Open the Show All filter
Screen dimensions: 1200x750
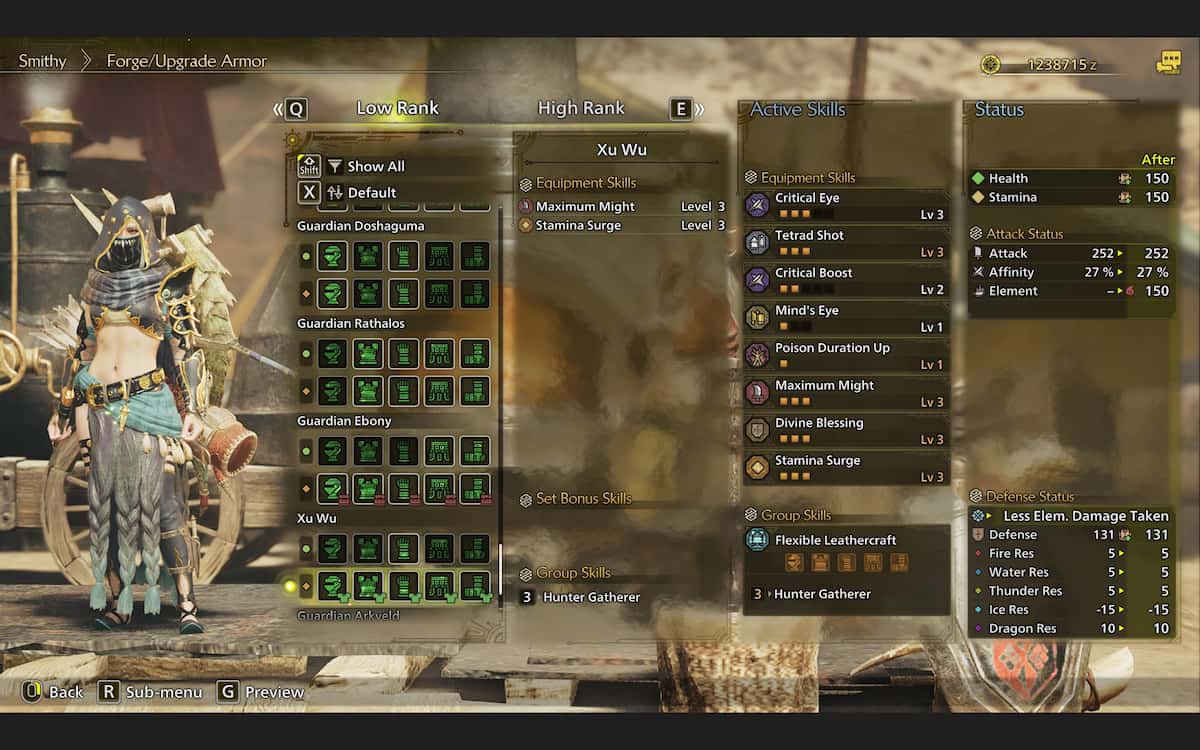point(376,166)
